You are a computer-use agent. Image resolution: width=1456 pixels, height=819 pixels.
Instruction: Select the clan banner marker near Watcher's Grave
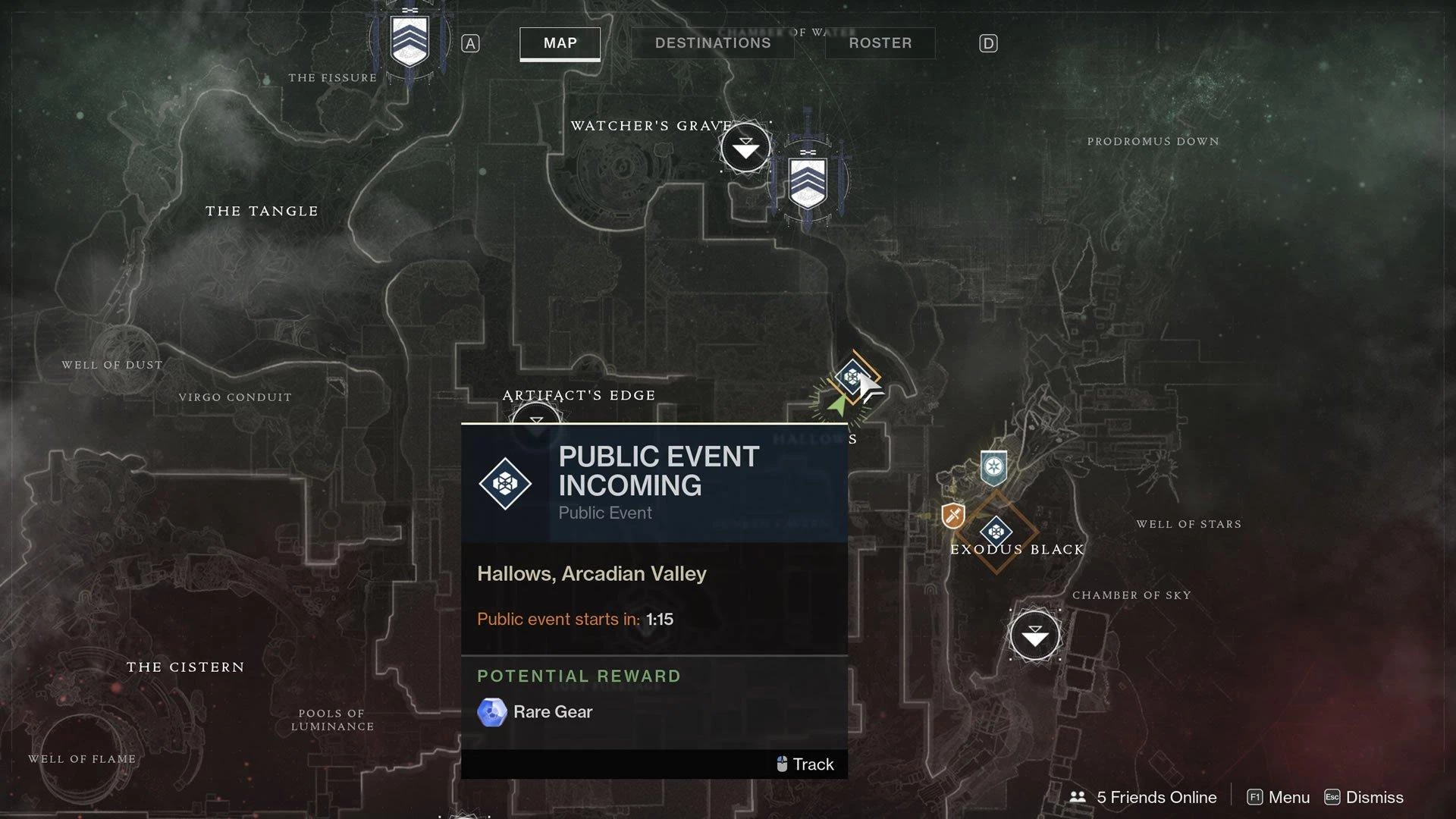point(808,180)
